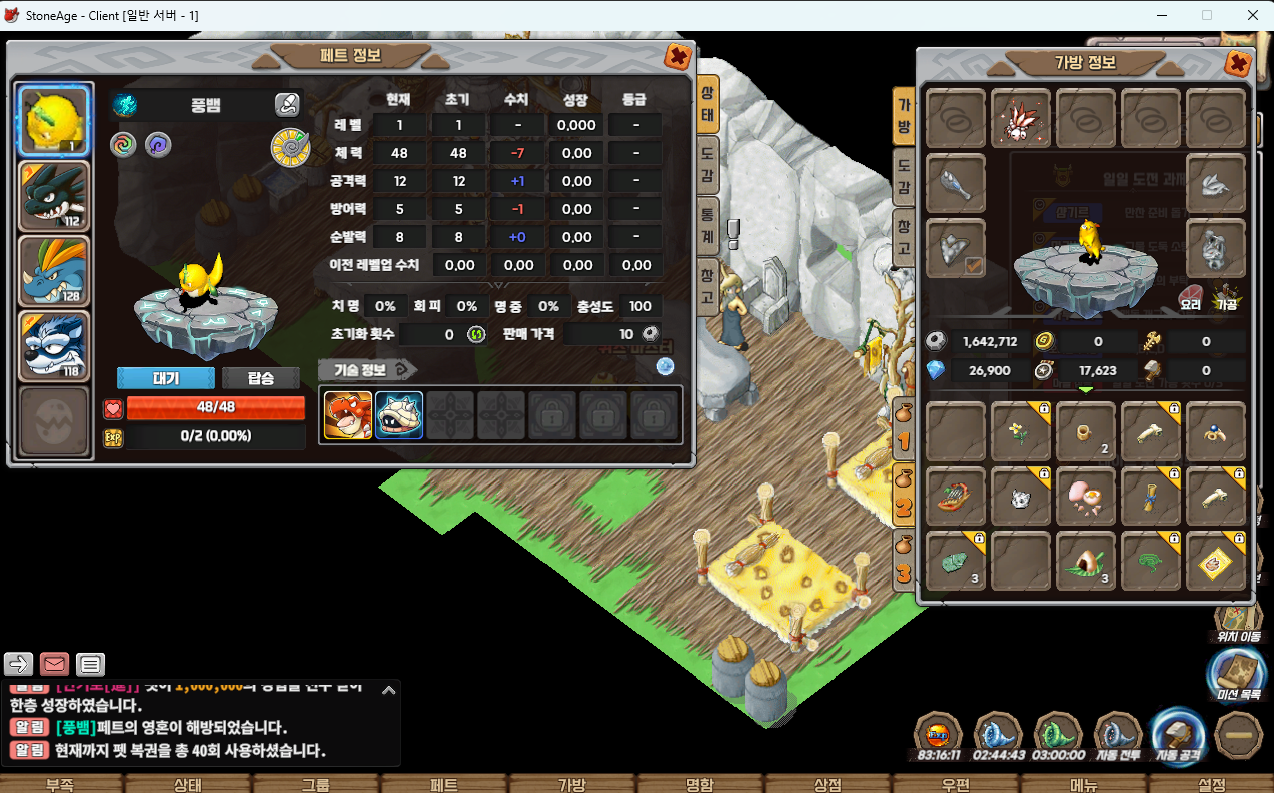
Task: Open the 가공 processing button
Action: [x=1226, y=298]
